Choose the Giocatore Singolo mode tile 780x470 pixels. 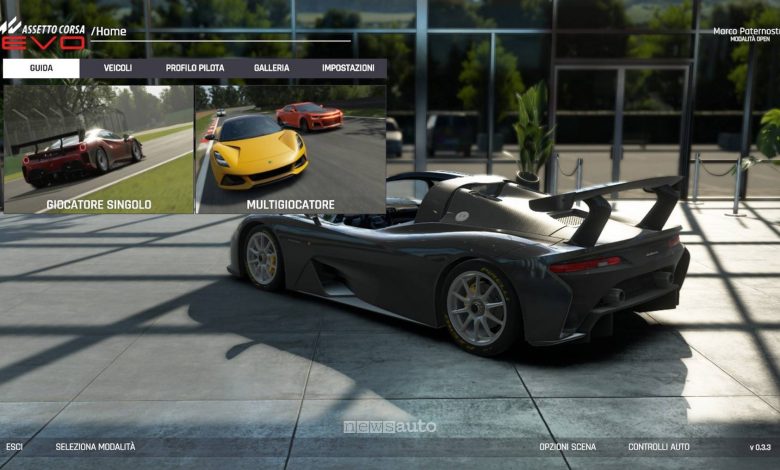[x=99, y=149]
